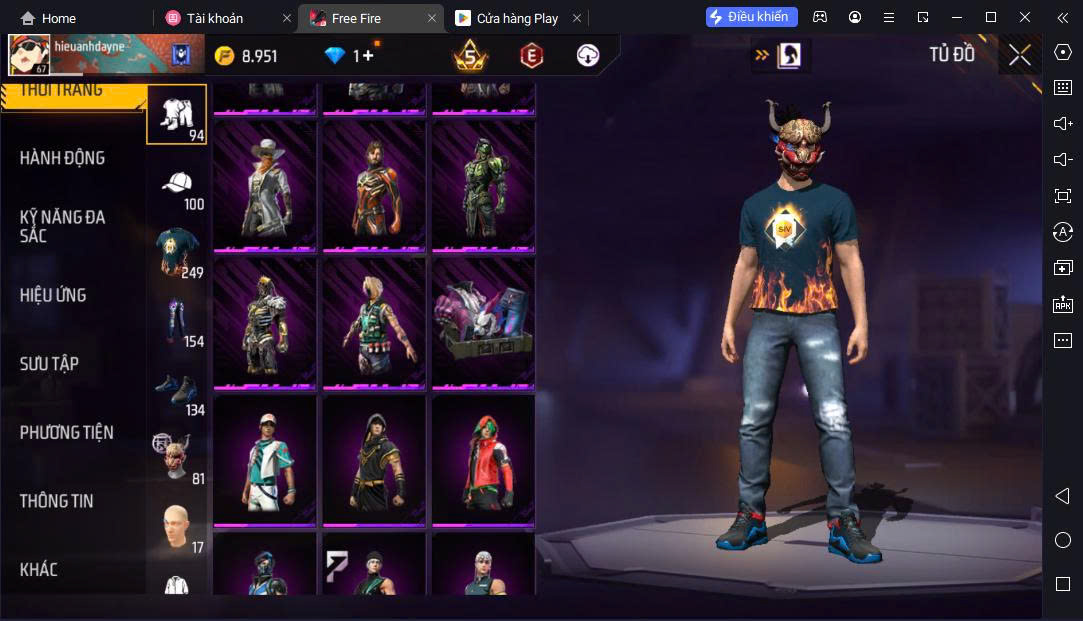Choose the shirt subcategory showing 249
1083x621 pixels.
coord(178,252)
